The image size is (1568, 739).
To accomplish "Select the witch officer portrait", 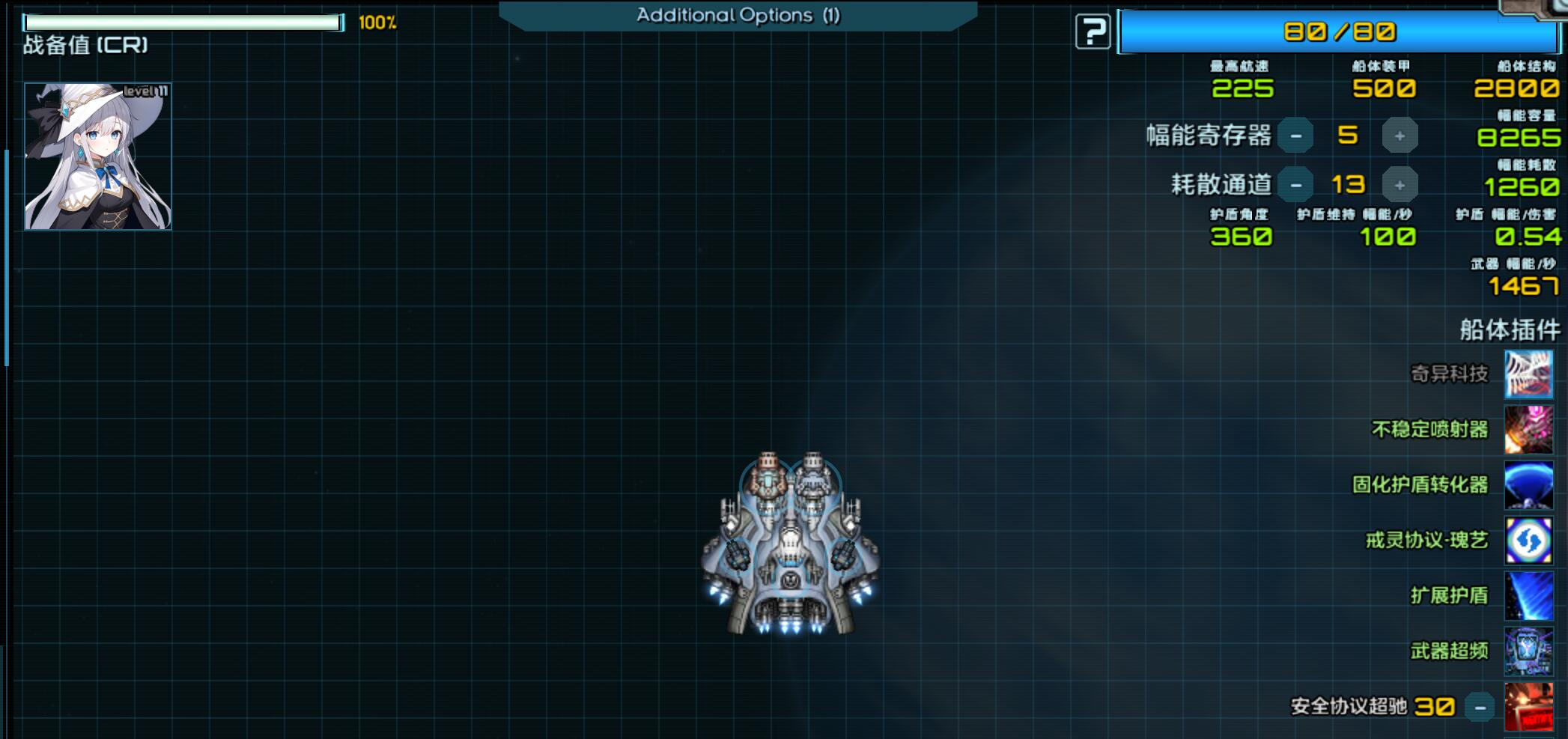I will pos(98,156).
